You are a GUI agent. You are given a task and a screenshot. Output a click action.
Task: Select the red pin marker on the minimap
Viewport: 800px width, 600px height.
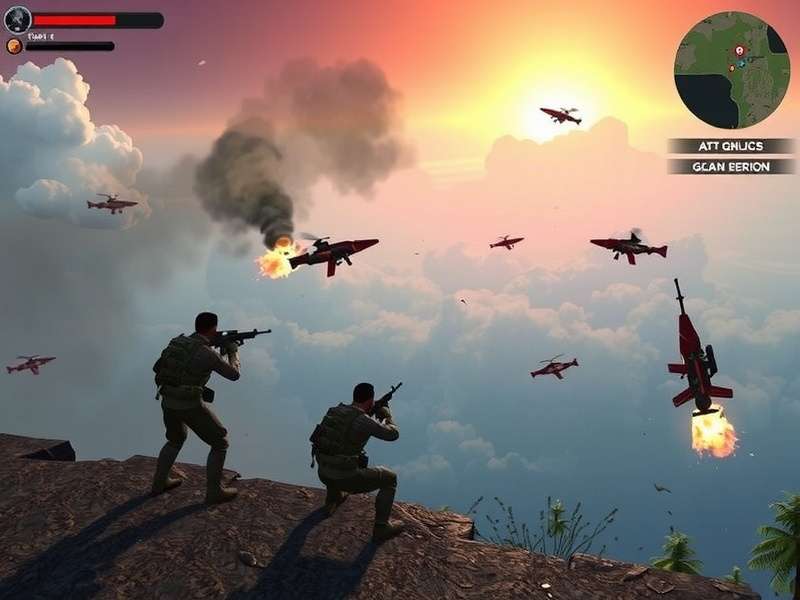pyautogui.click(x=739, y=50)
